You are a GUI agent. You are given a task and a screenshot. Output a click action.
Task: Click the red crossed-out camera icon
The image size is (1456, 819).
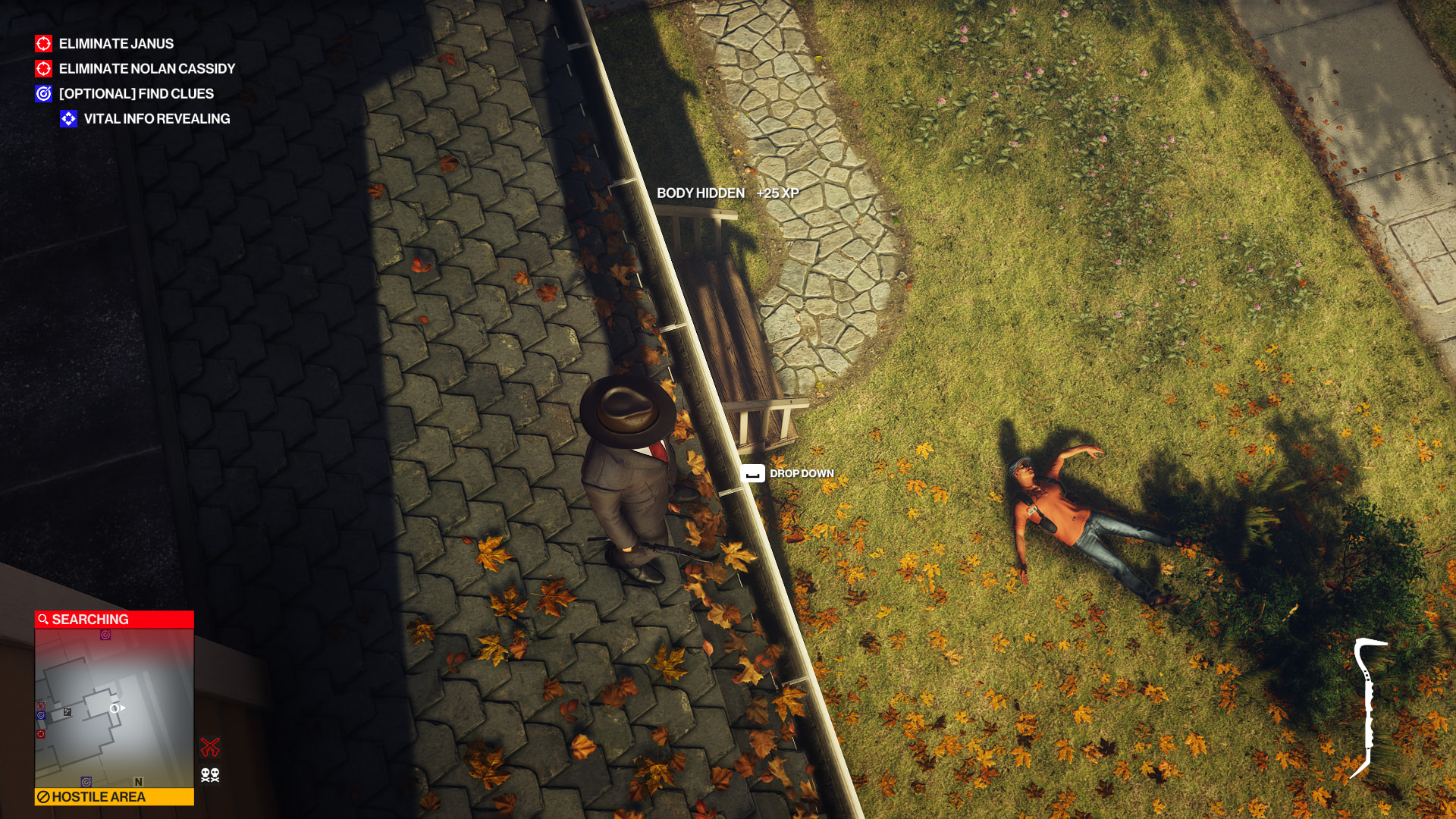(210, 747)
